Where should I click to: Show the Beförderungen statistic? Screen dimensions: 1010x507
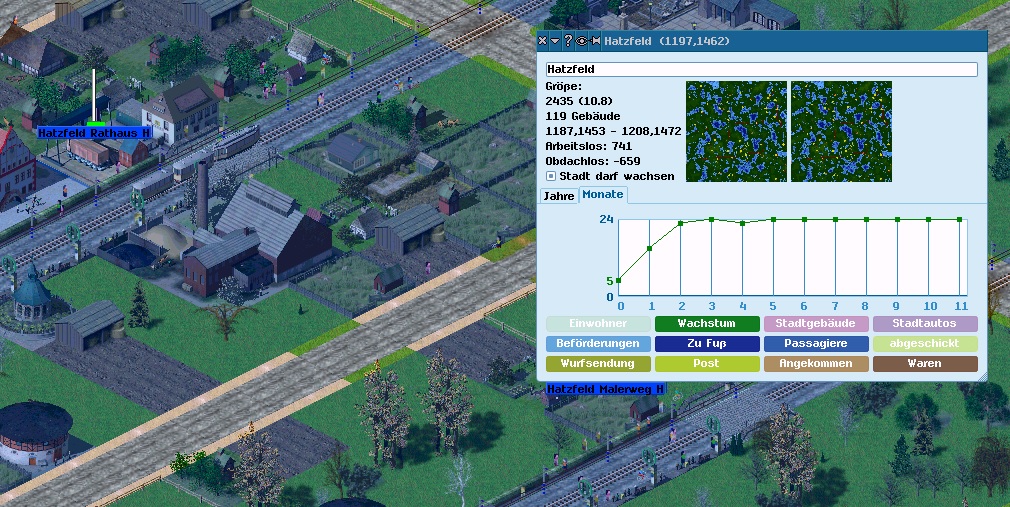pos(598,344)
